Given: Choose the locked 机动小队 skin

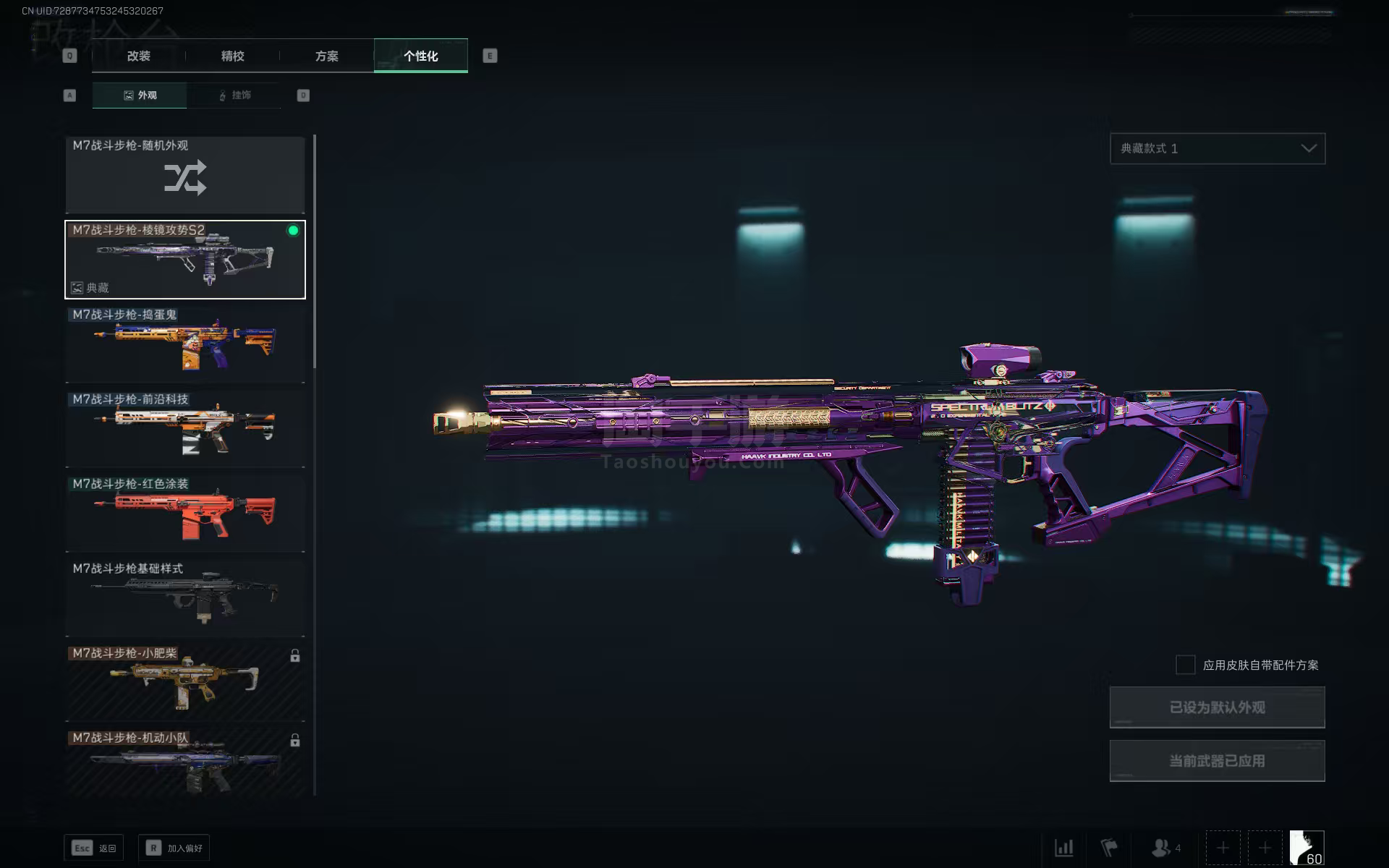Looking at the screenshot, I should pyautogui.click(x=185, y=763).
